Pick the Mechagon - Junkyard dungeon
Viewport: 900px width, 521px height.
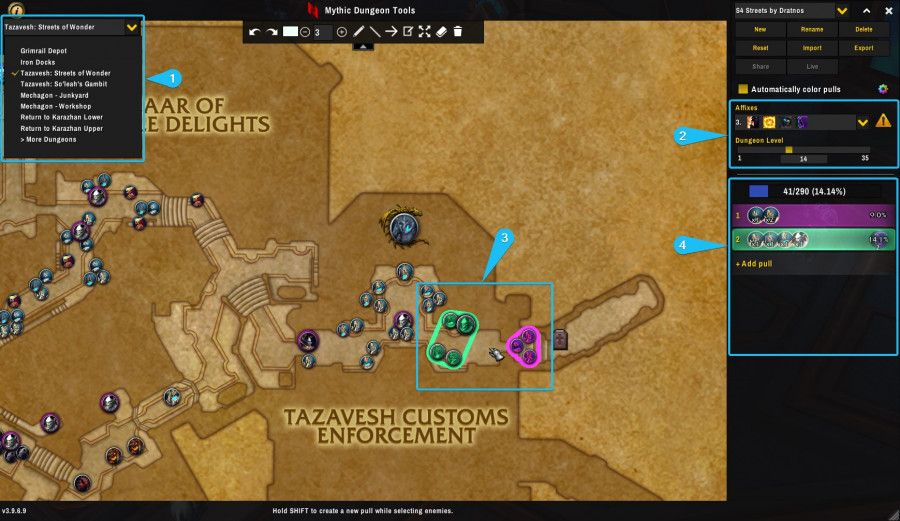pos(55,95)
